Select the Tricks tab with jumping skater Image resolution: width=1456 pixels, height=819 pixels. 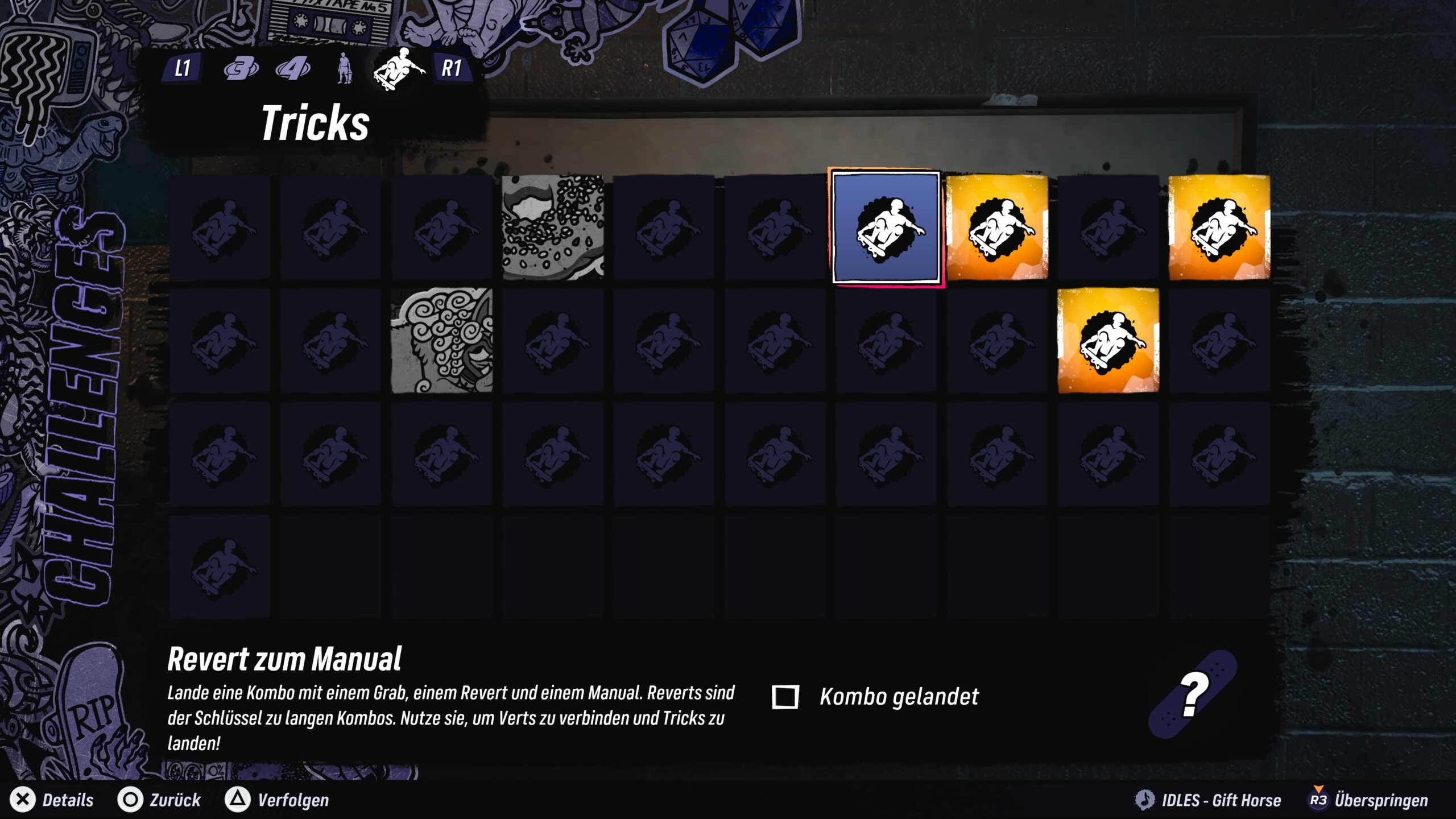[398, 69]
